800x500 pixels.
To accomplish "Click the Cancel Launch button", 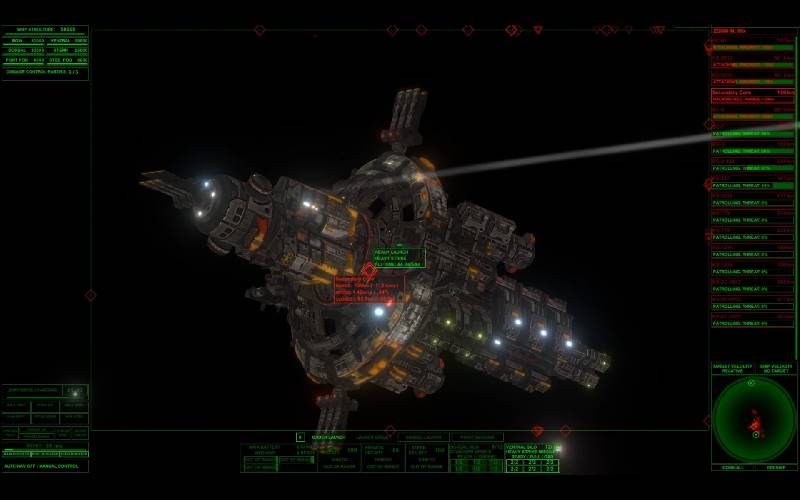I will [327, 437].
